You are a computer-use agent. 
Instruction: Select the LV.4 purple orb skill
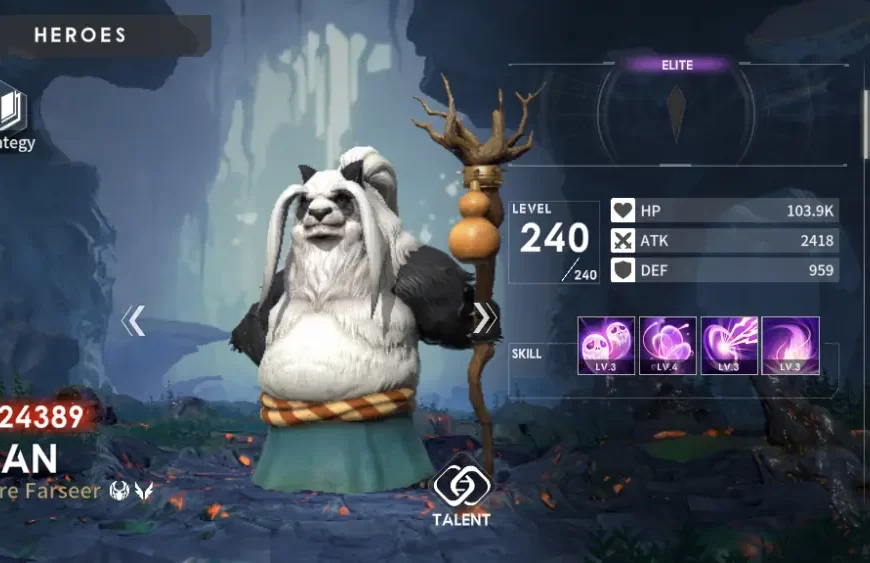668,345
